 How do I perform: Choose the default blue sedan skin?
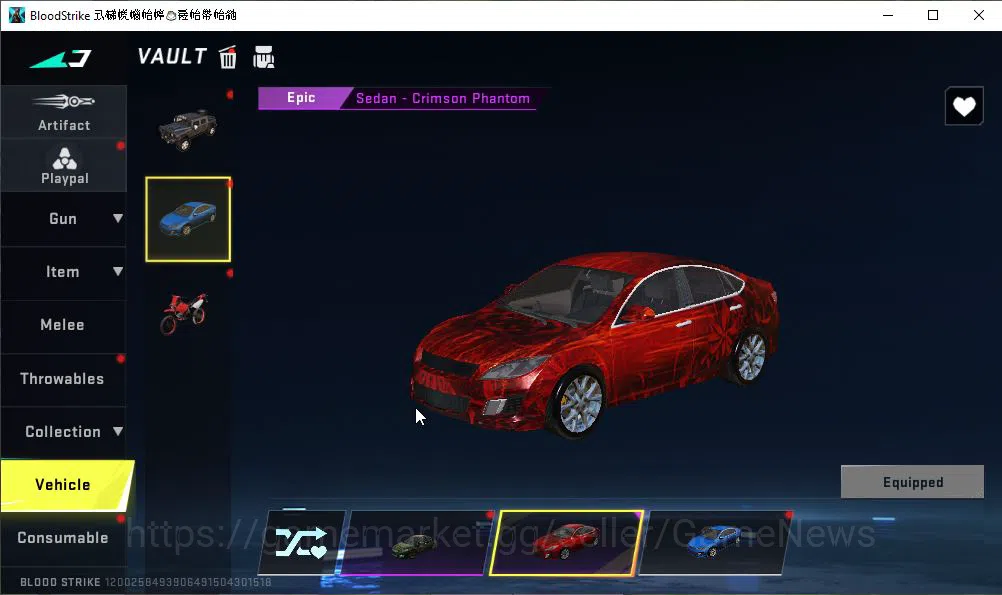click(x=712, y=543)
